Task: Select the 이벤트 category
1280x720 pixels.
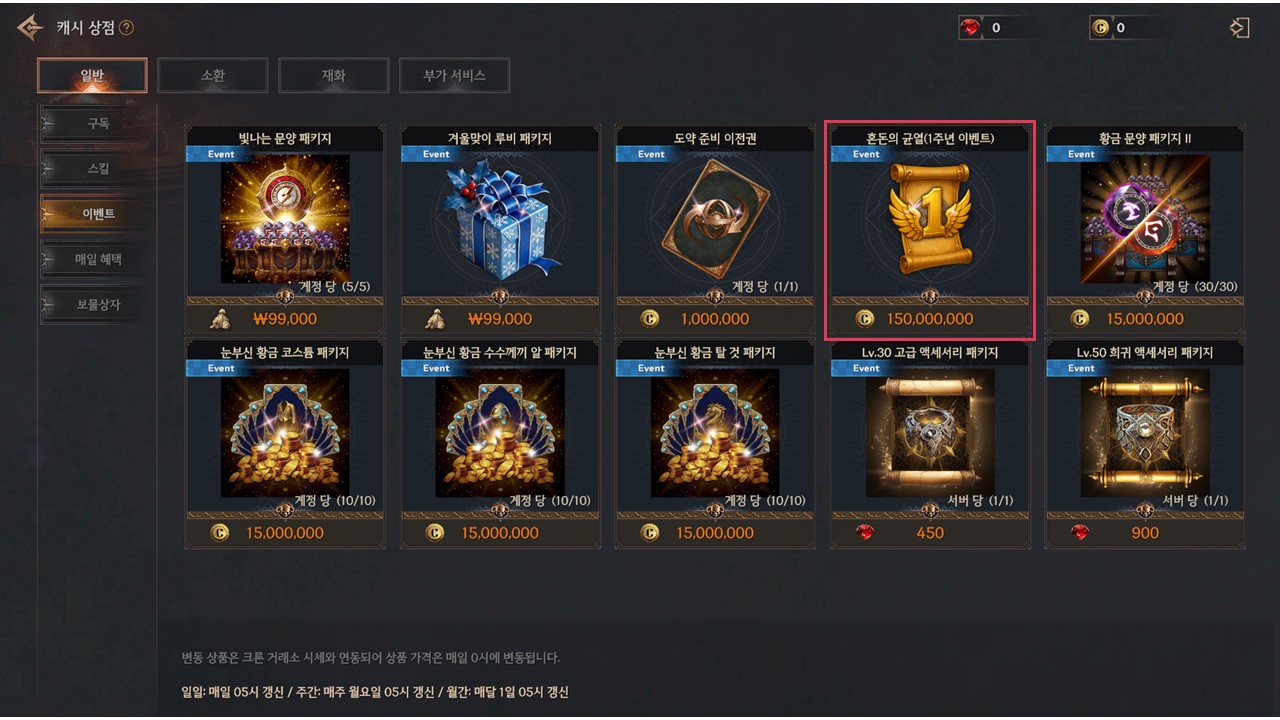Action: click(x=98, y=214)
